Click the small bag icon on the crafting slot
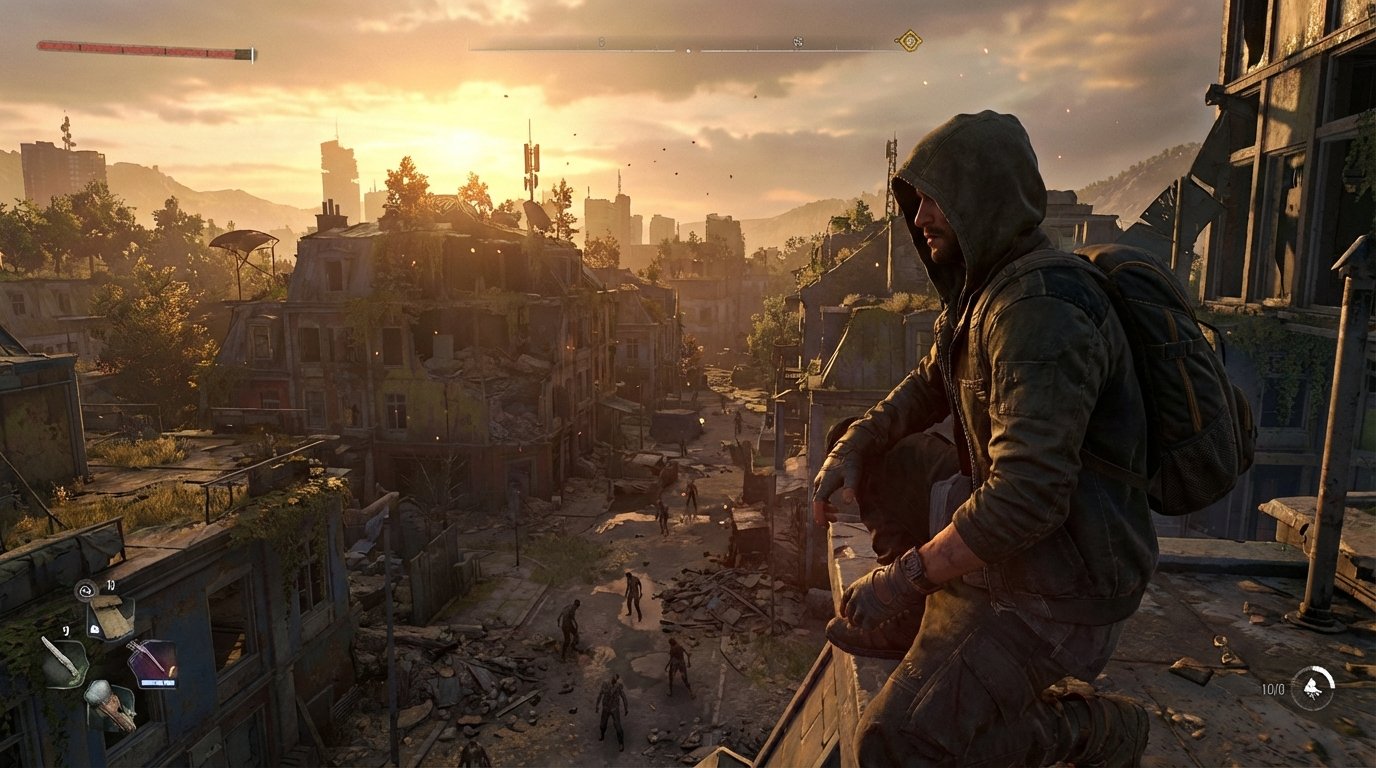1376x768 pixels. coord(95,629)
